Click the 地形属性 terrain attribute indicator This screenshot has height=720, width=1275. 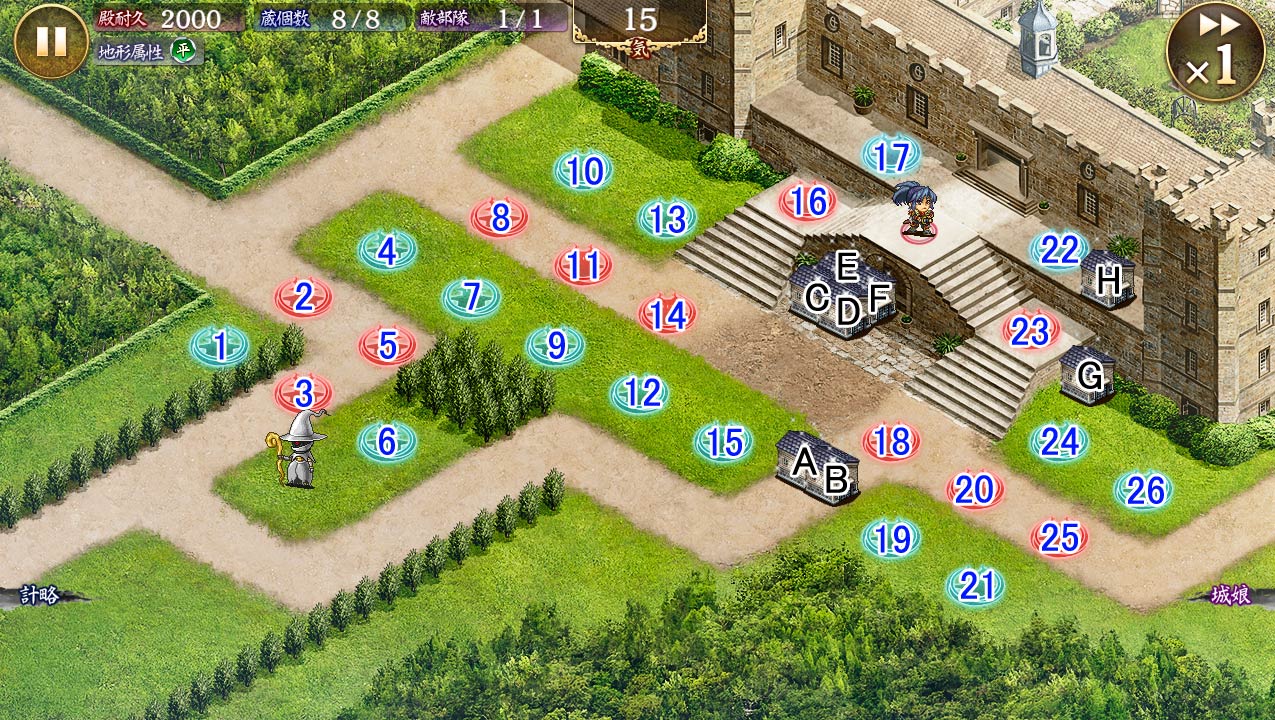pos(149,51)
